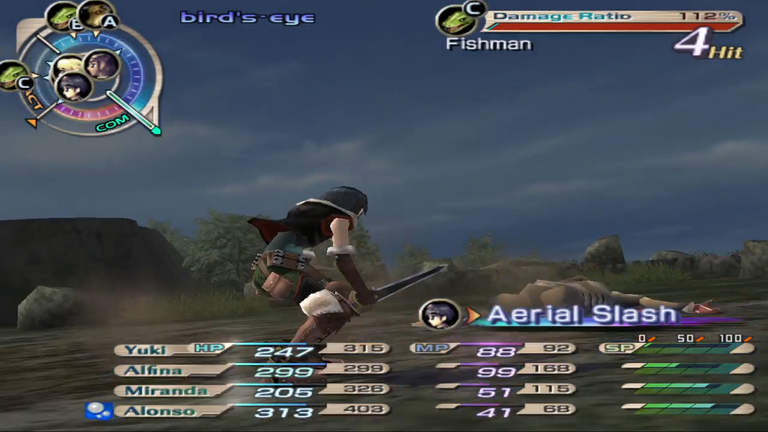Screen dimensions: 768x432
Task: Select Alonso's party status row
Action: click(x=150, y=410)
